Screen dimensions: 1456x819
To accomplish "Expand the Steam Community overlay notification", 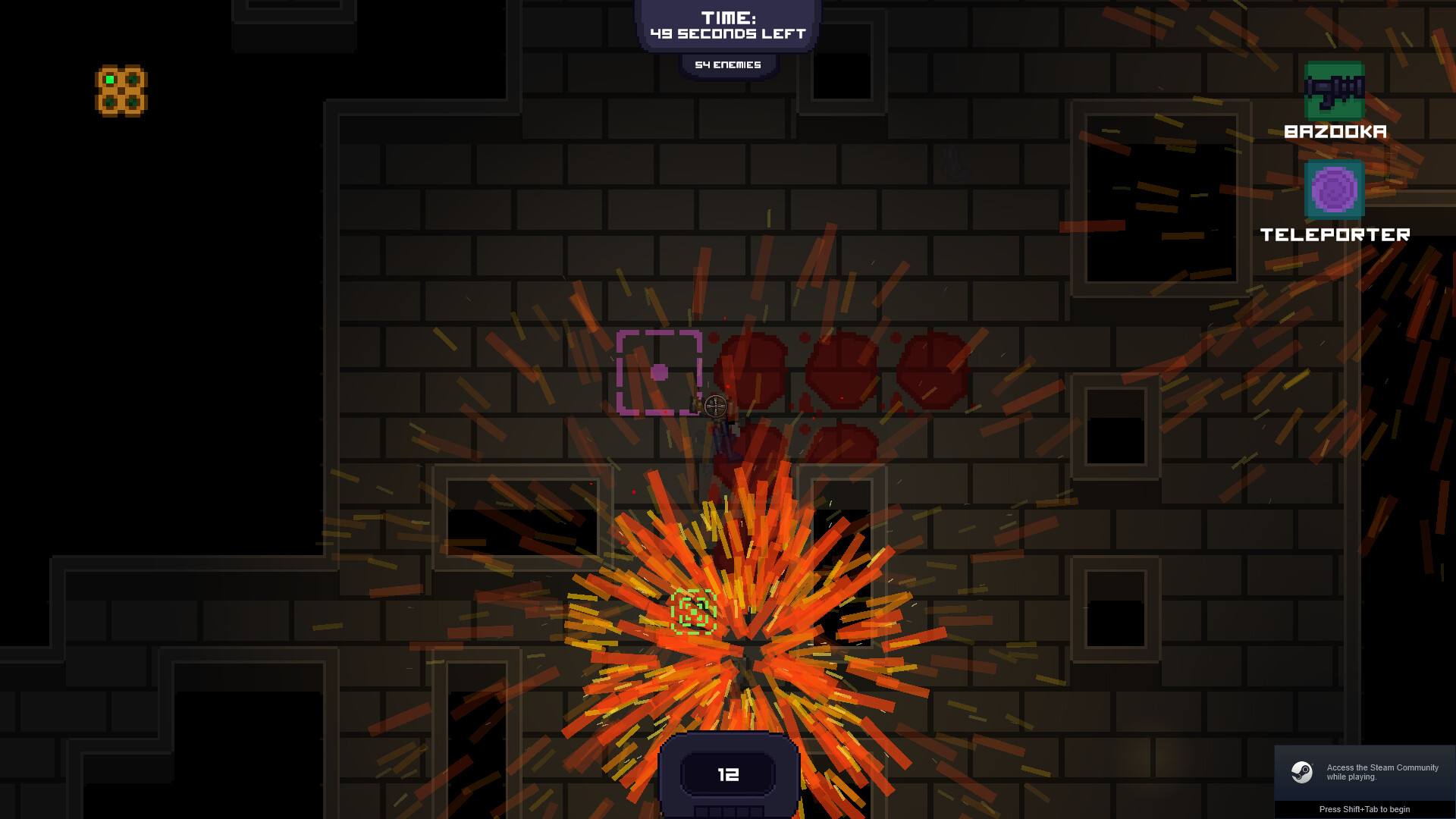I will pyautogui.click(x=1365, y=772).
